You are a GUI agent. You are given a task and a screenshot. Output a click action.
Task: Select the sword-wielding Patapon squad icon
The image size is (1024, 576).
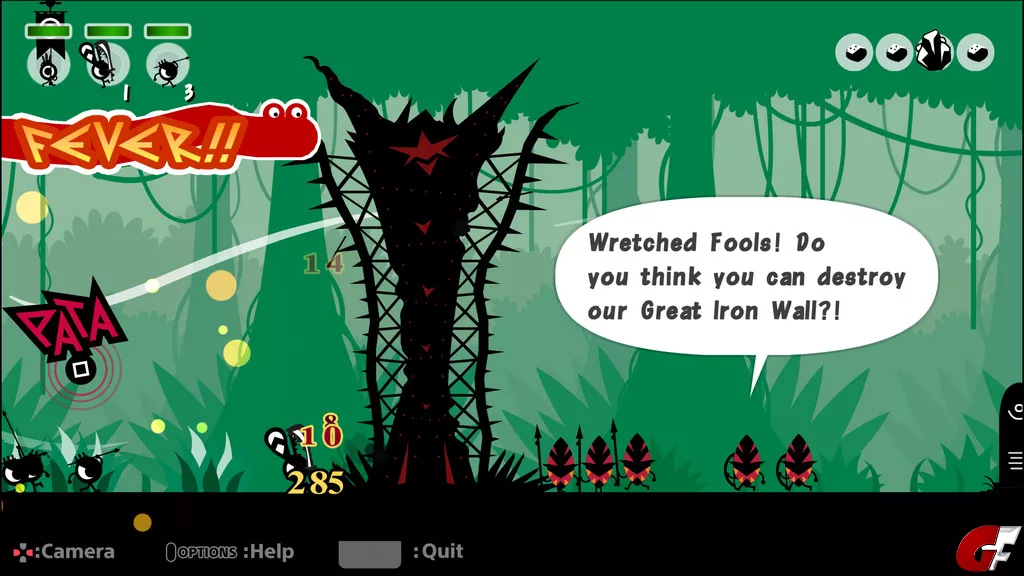[x=106, y=63]
